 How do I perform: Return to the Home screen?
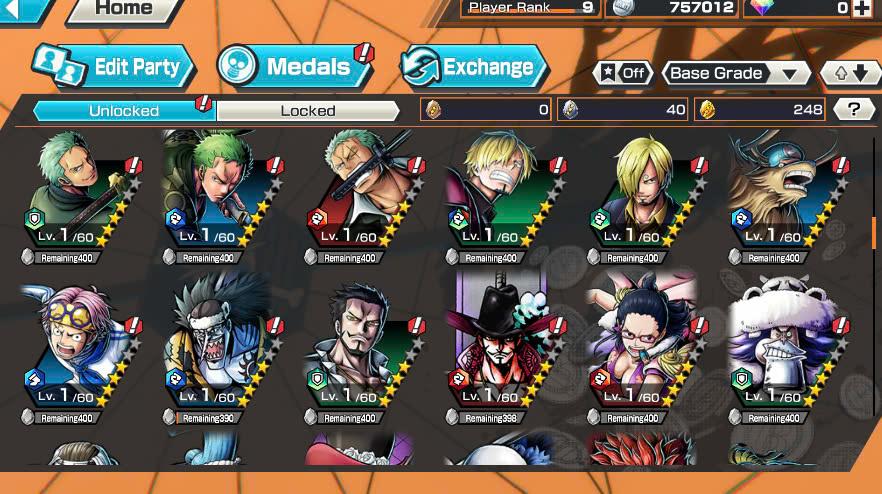[x=126, y=9]
